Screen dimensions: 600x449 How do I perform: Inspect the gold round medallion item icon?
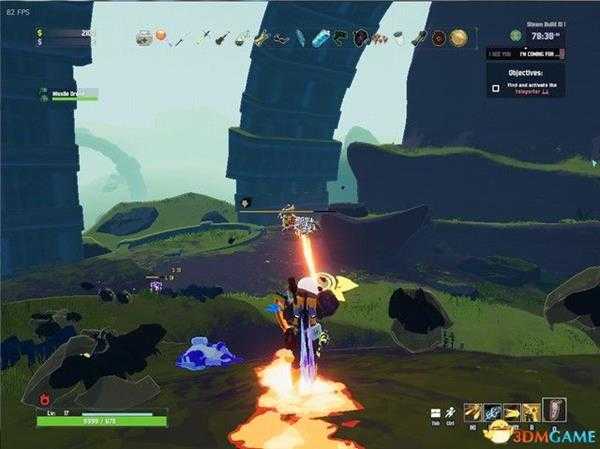click(458, 38)
